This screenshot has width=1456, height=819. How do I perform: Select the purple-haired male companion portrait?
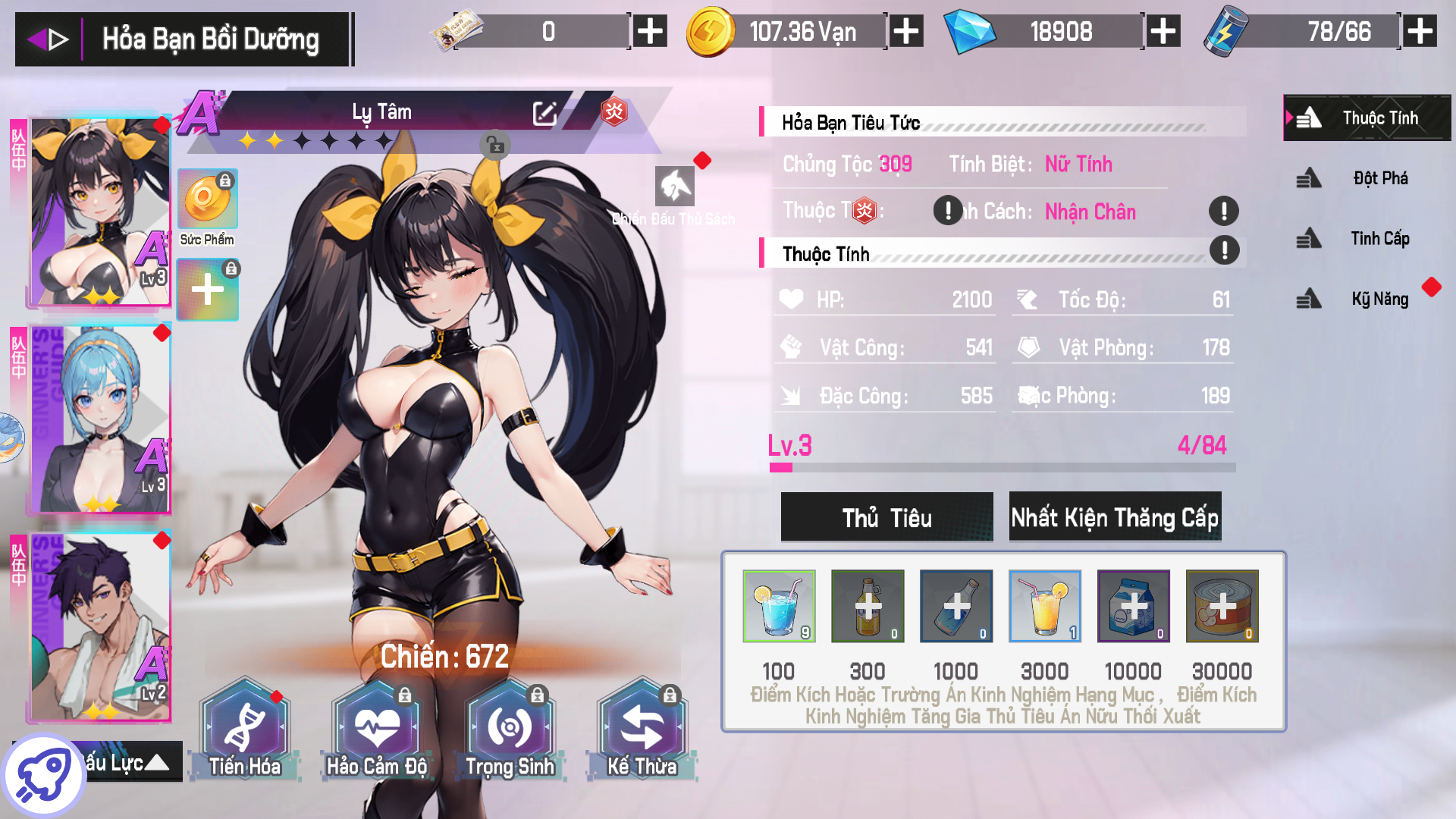tap(100, 628)
